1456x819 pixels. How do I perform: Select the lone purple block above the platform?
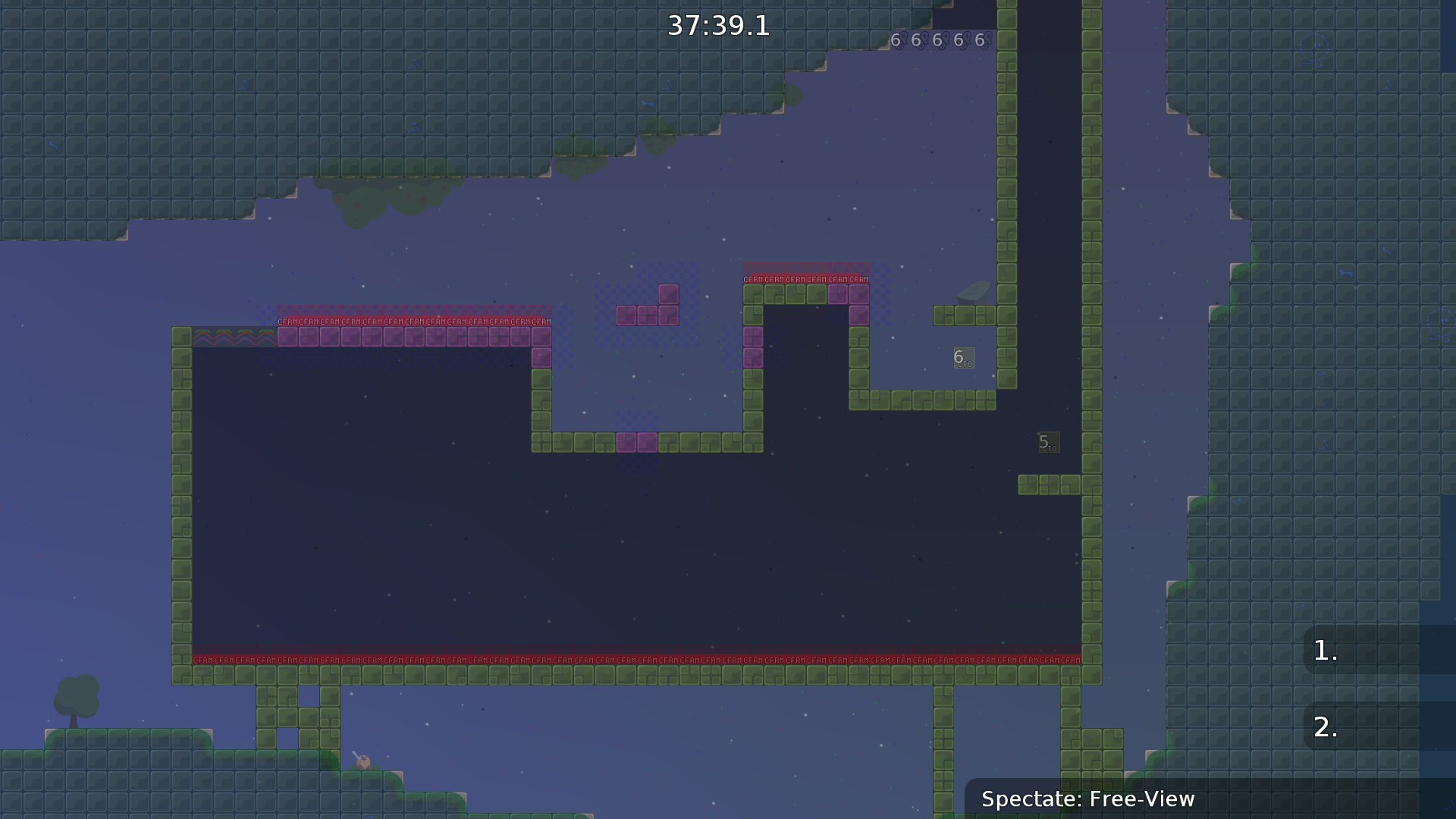668,295
